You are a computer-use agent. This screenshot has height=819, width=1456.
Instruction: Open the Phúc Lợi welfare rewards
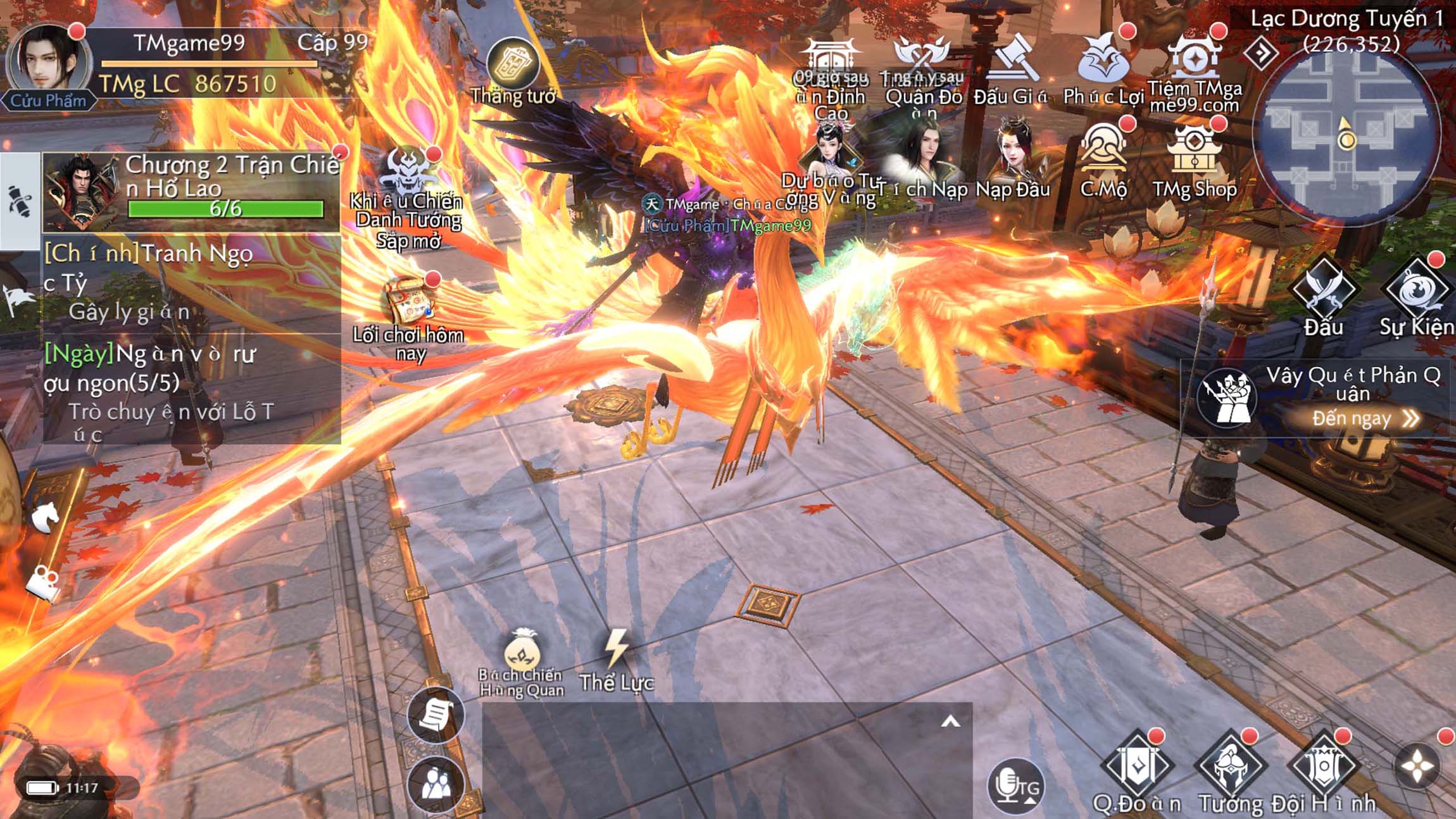(x=1103, y=63)
